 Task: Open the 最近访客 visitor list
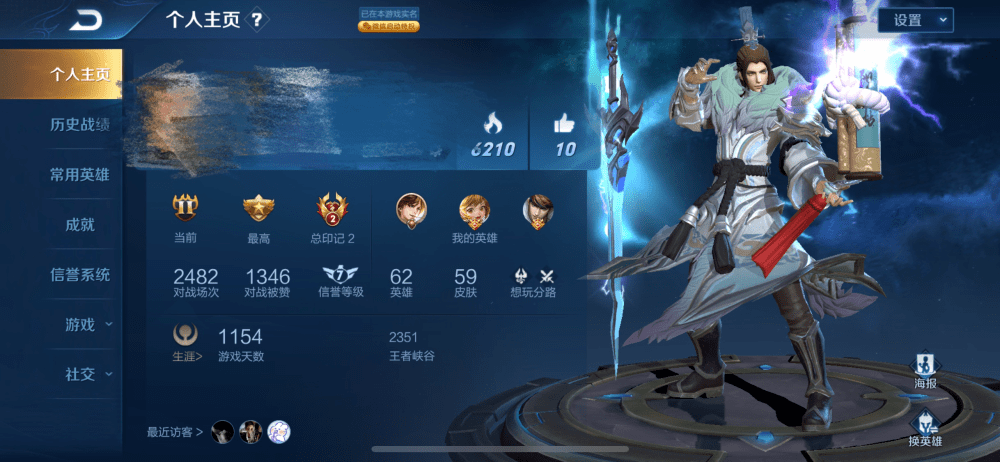tap(175, 432)
